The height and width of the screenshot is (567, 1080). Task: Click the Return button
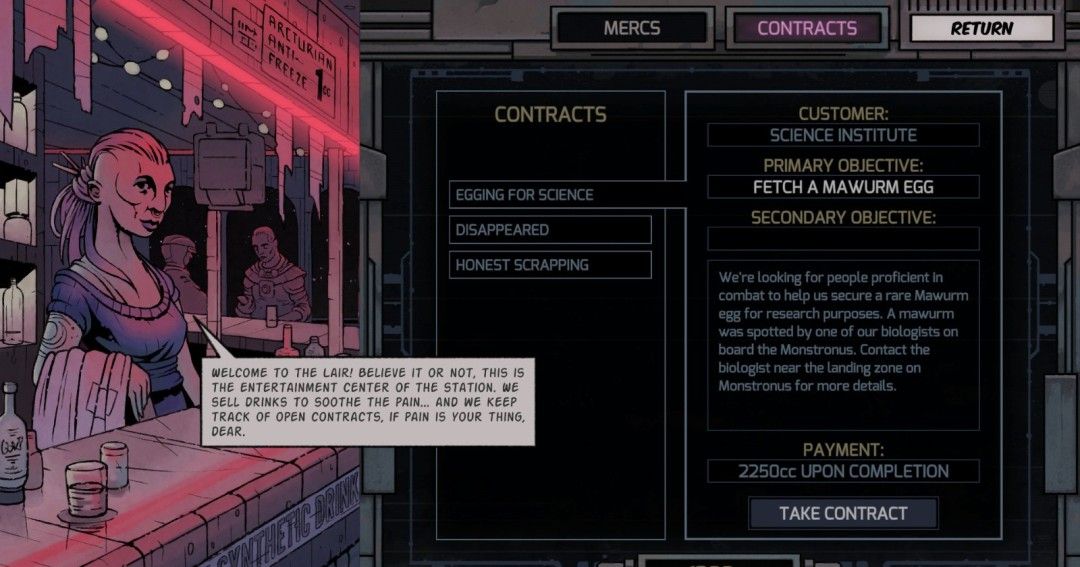[981, 28]
